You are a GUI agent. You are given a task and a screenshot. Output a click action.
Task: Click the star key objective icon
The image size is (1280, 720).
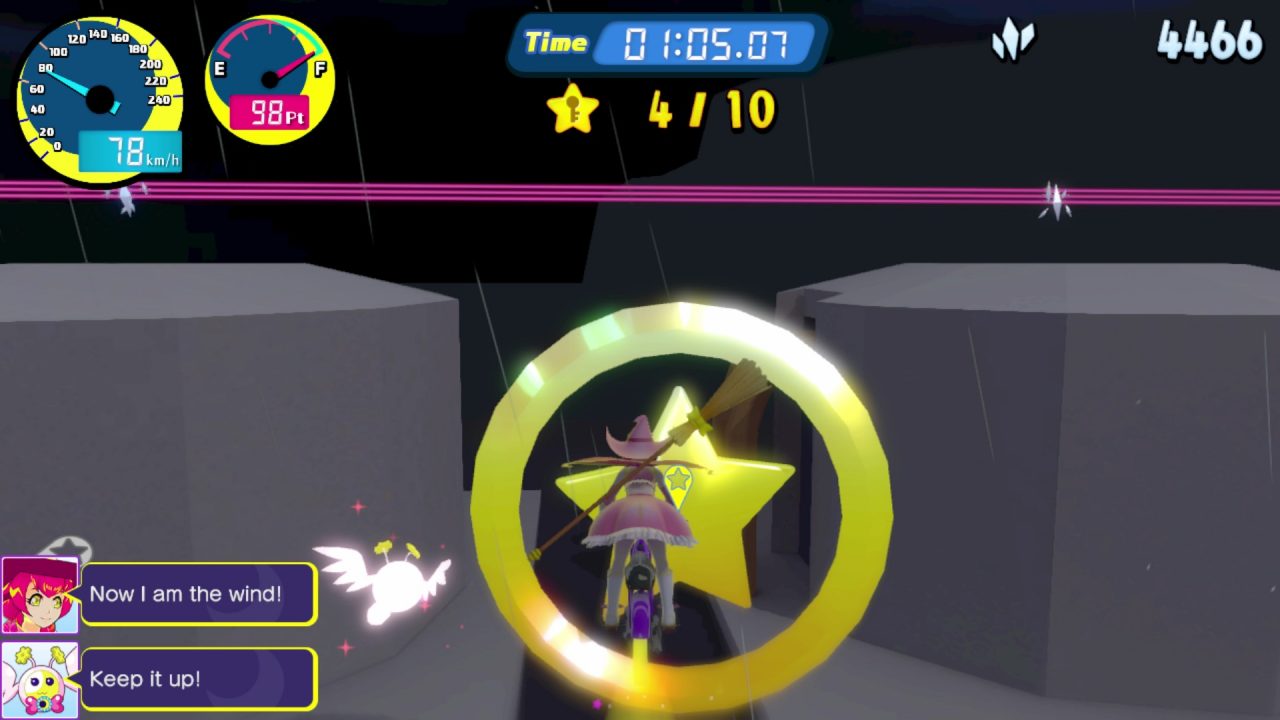(573, 109)
